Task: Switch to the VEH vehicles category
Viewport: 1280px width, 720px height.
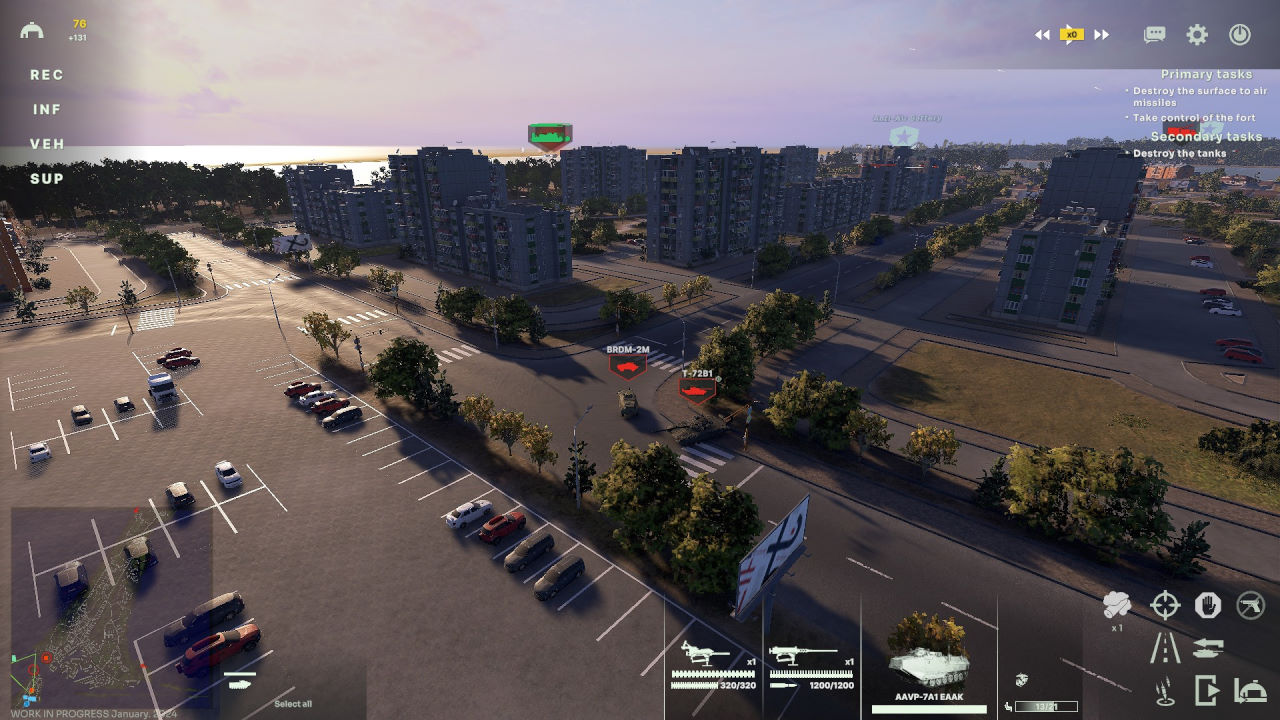Action: (x=46, y=144)
